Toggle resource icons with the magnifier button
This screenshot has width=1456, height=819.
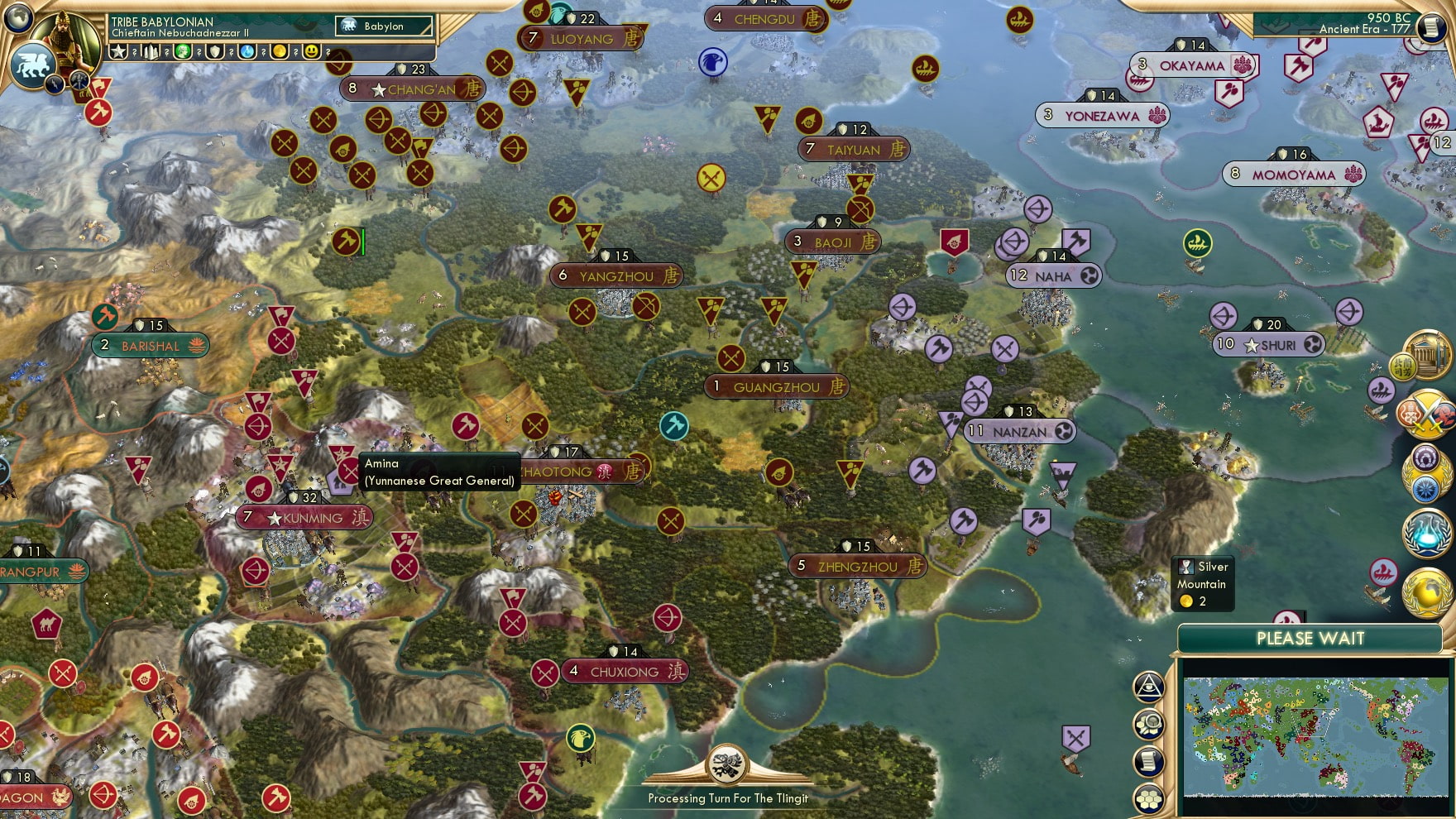[x=1148, y=723]
